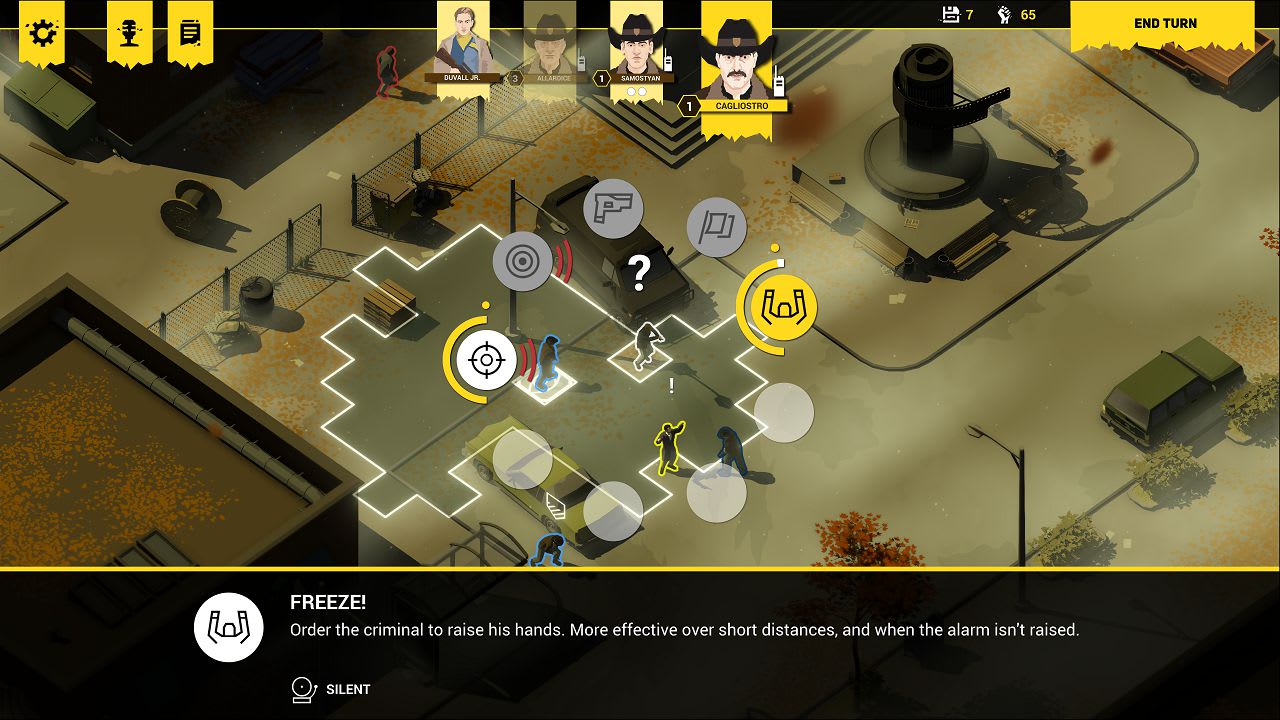Select Duvall Jr.'s character portrait
This screenshot has height=720, width=1280.
pos(463,45)
